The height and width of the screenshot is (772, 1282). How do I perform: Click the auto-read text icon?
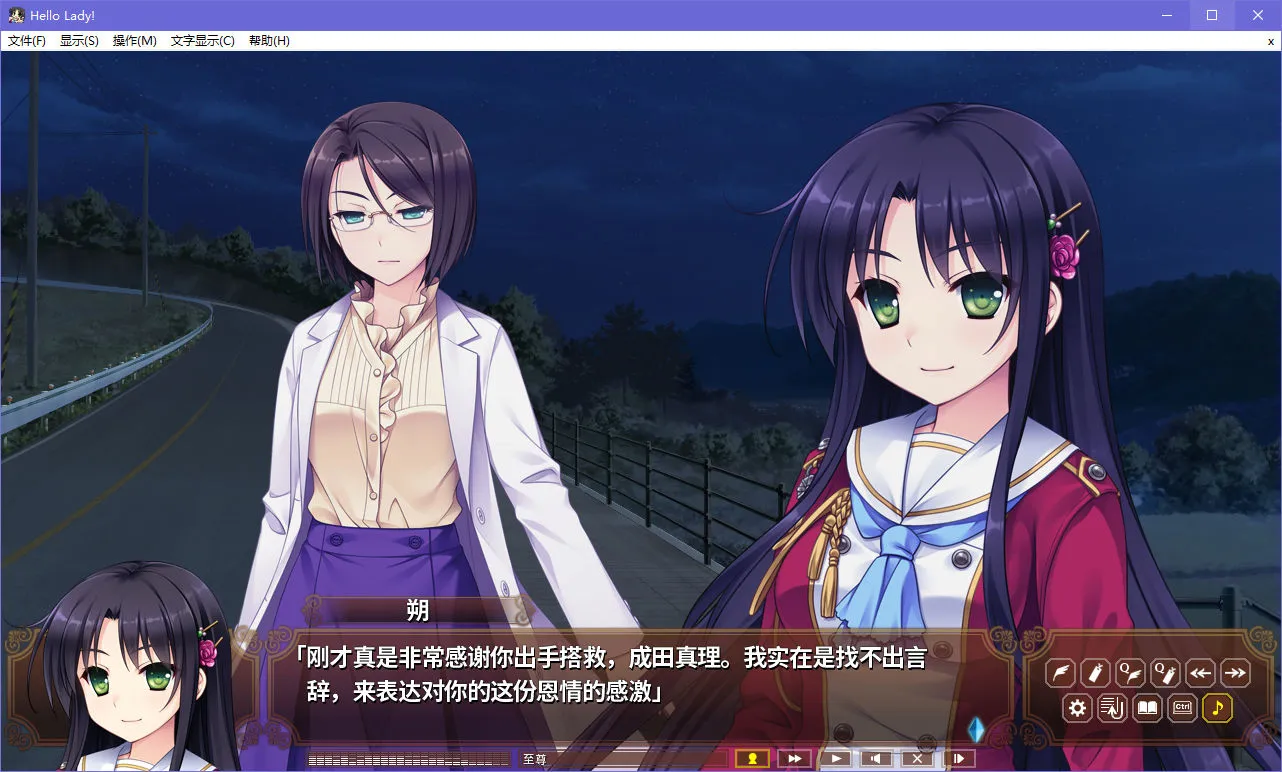(1112, 708)
